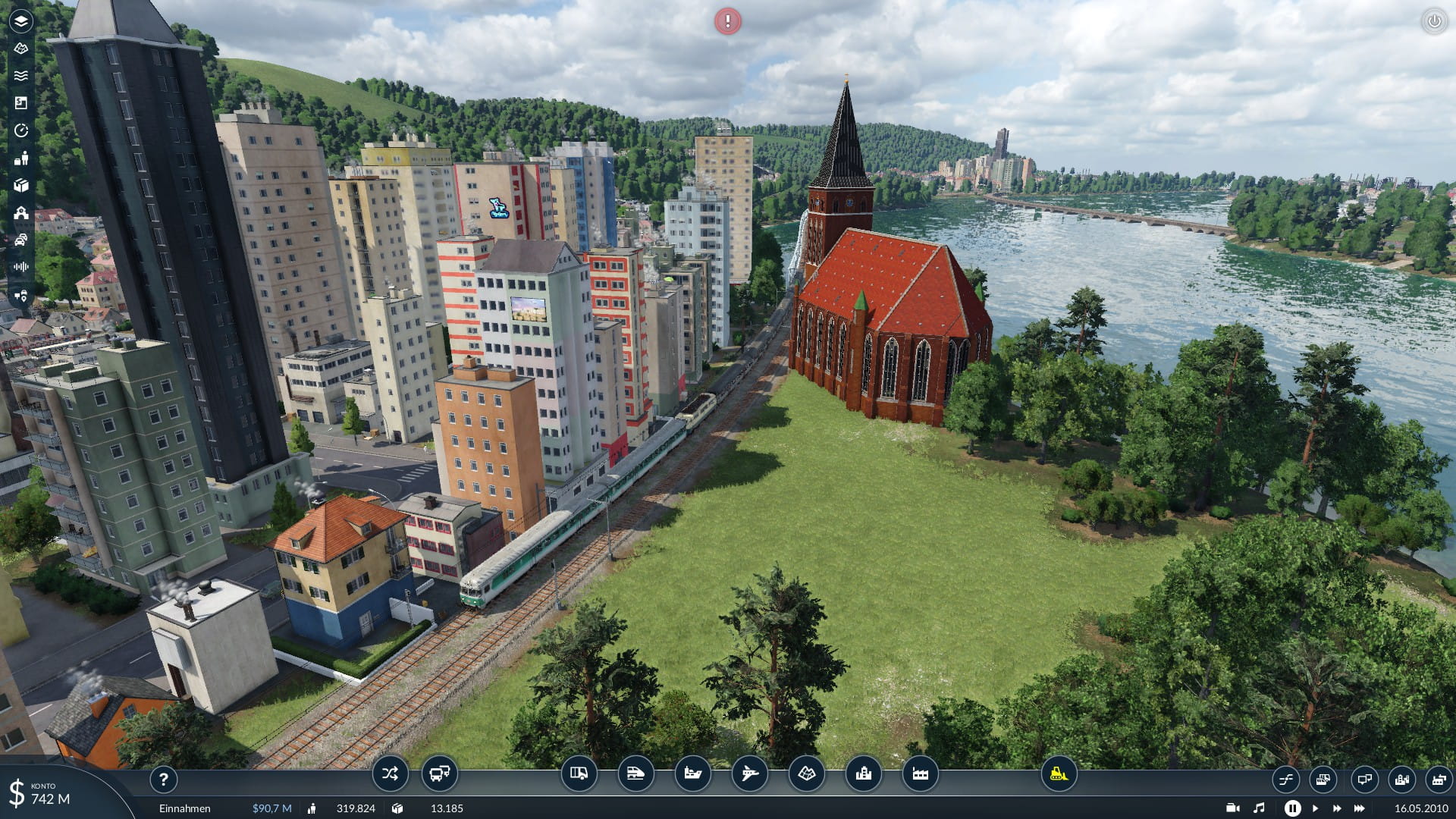Image resolution: width=1456 pixels, height=819 pixels.
Task: Open the music player note icon
Action: [1259, 808]
